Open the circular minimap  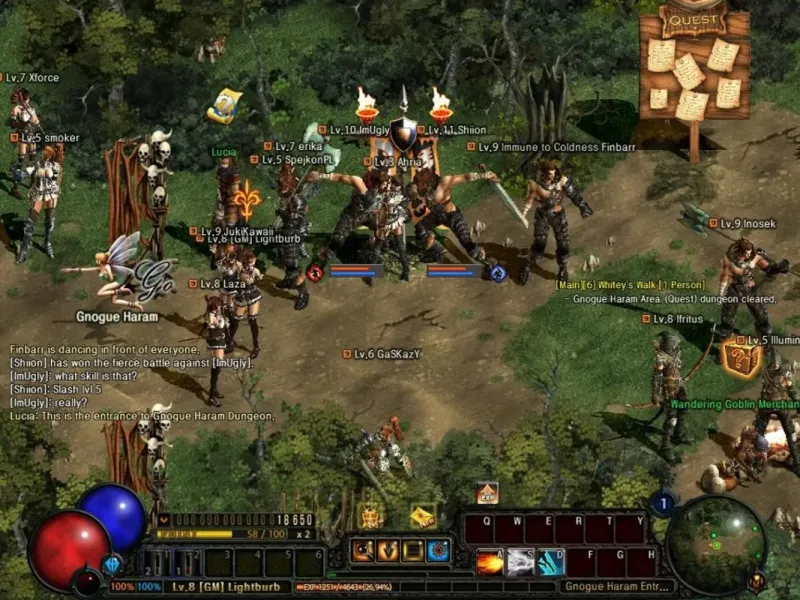pyautogui.click(x=716, y=545)
